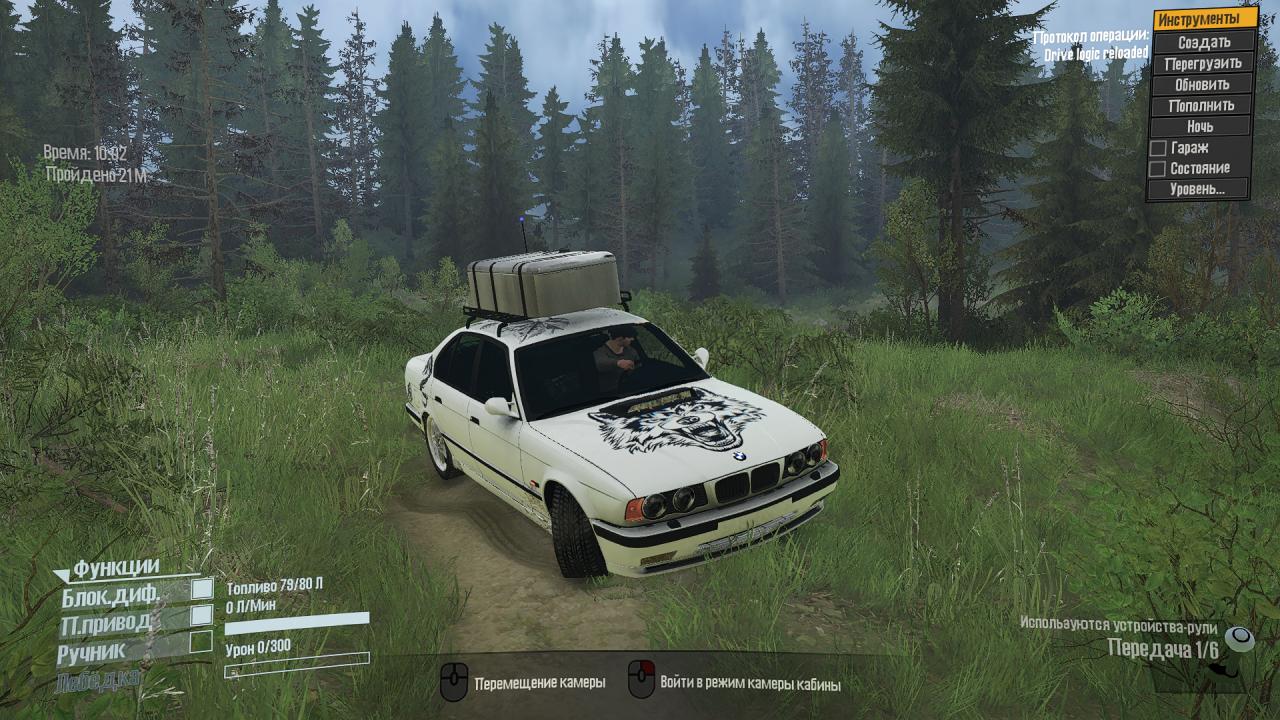Toggle the П.привод all-wheel drive checkbox
This screenshot has width=1280, height=720.
(202, 615)
